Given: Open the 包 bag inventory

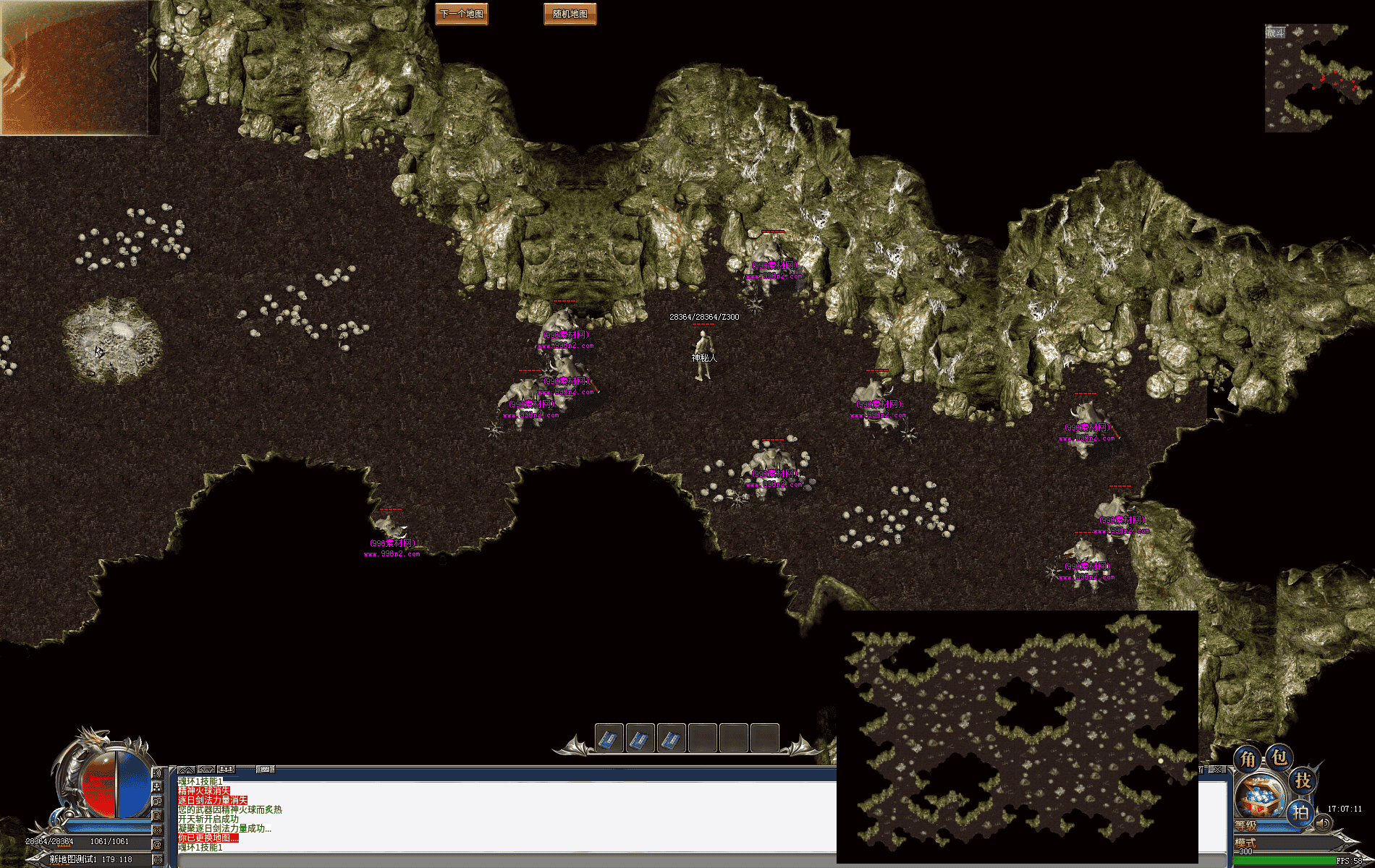Looking at the screenshot, I should click(x=1279, y=757).
